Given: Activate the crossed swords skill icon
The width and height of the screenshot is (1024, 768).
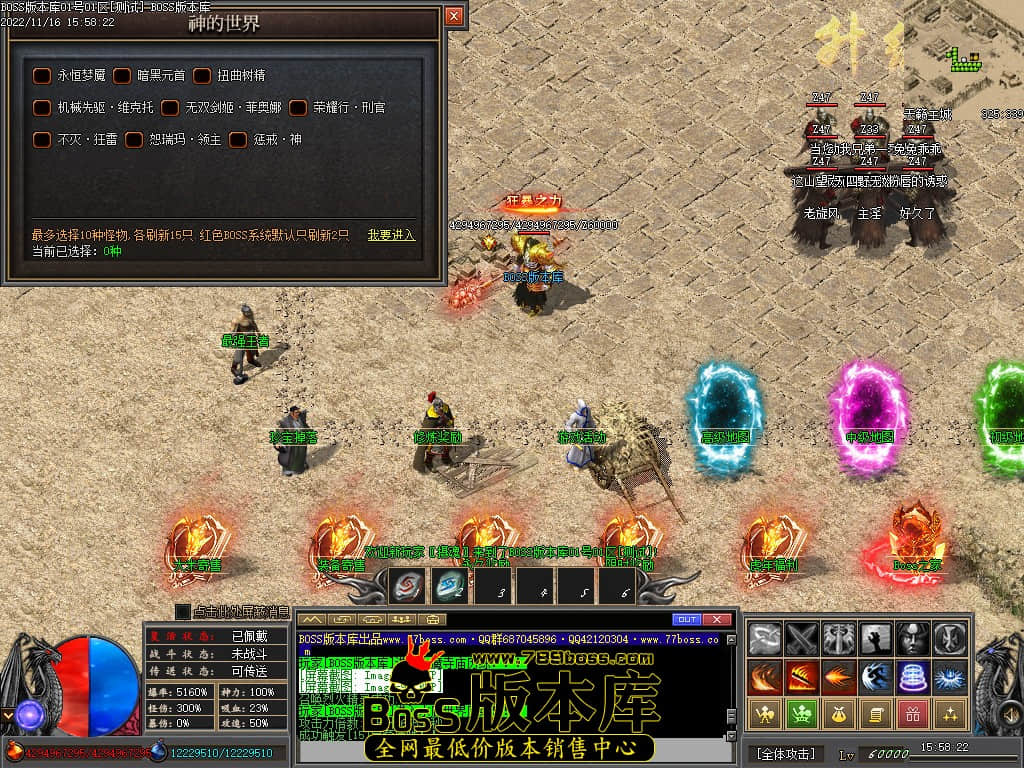Looking at the screenshot, I should click(x=801, y=639).
